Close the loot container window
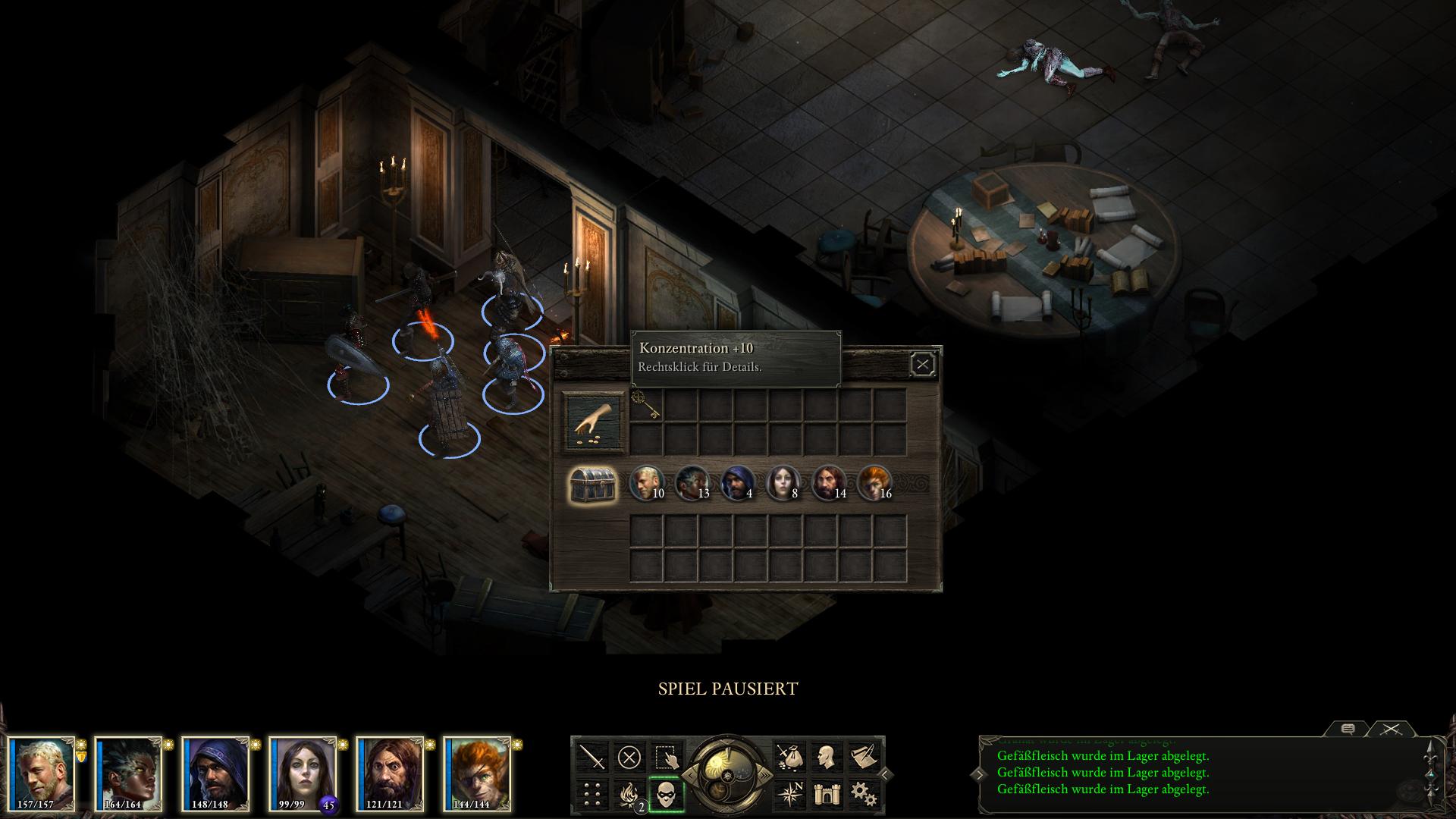 [922, 365]
